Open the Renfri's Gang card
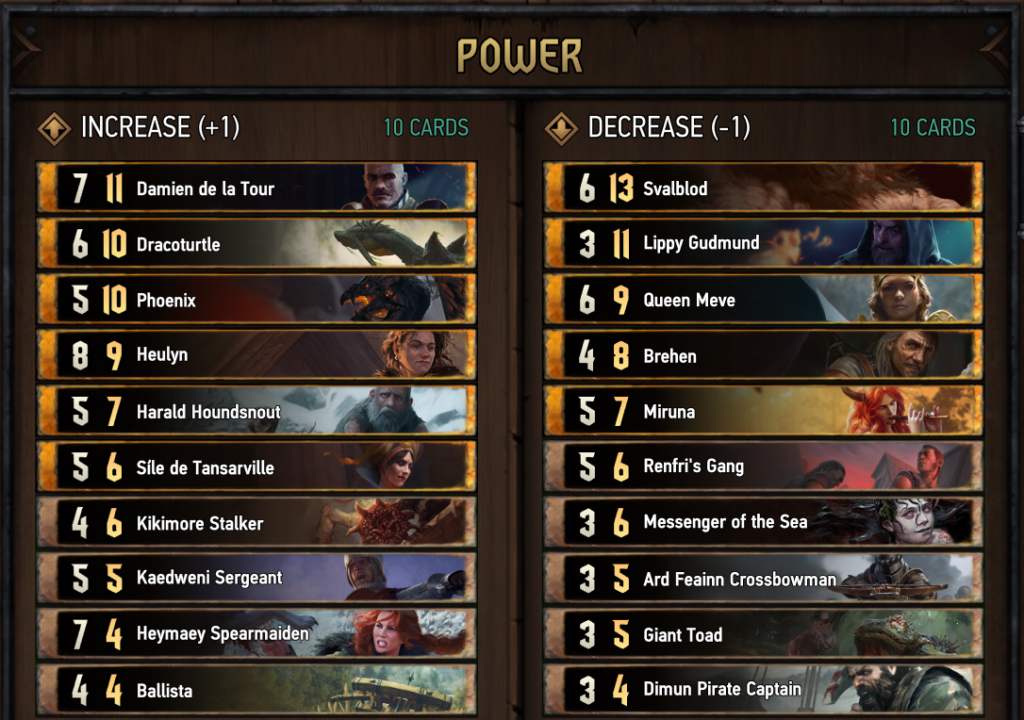This screenshot has width=1024, height=720. [x=763, y=466]
